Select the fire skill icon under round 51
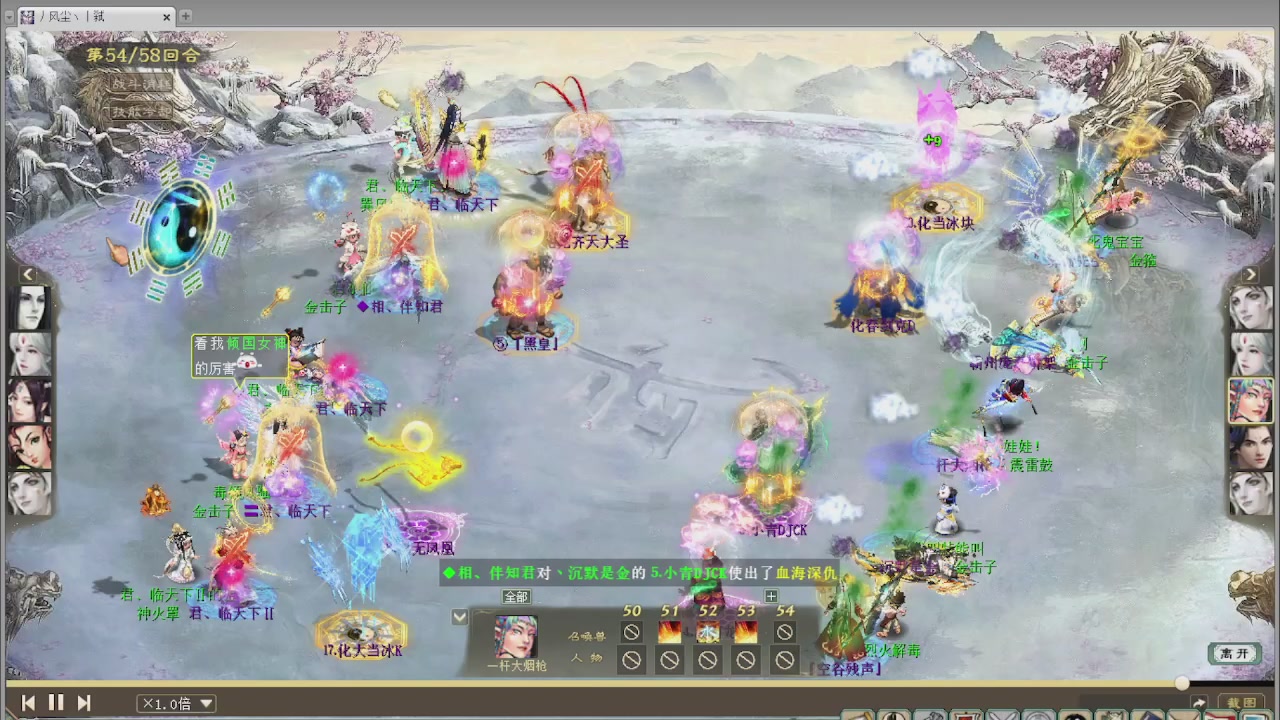1280x720 pixels. click(x=669, y=631)
